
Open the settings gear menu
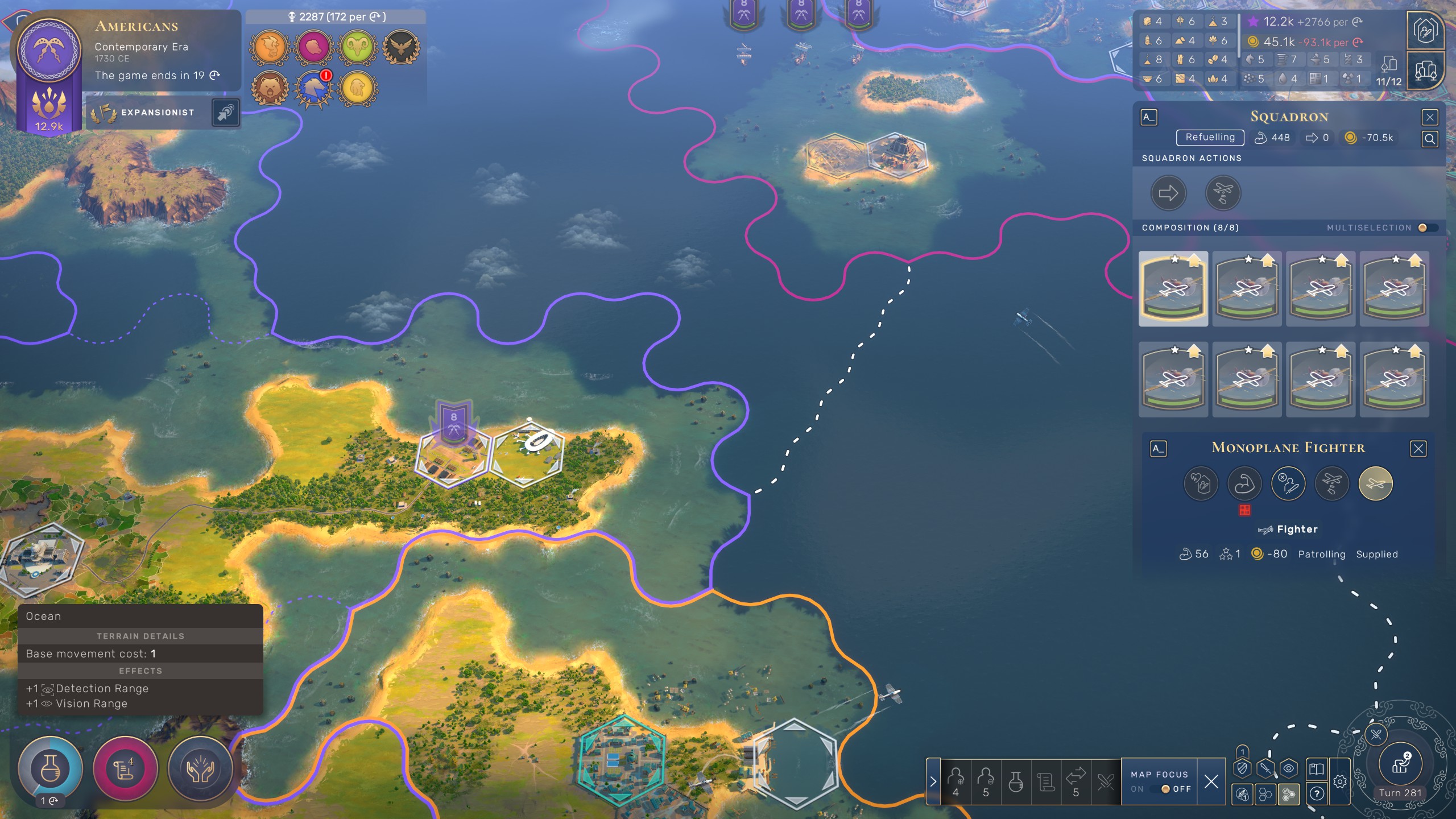click(1340, 781)
